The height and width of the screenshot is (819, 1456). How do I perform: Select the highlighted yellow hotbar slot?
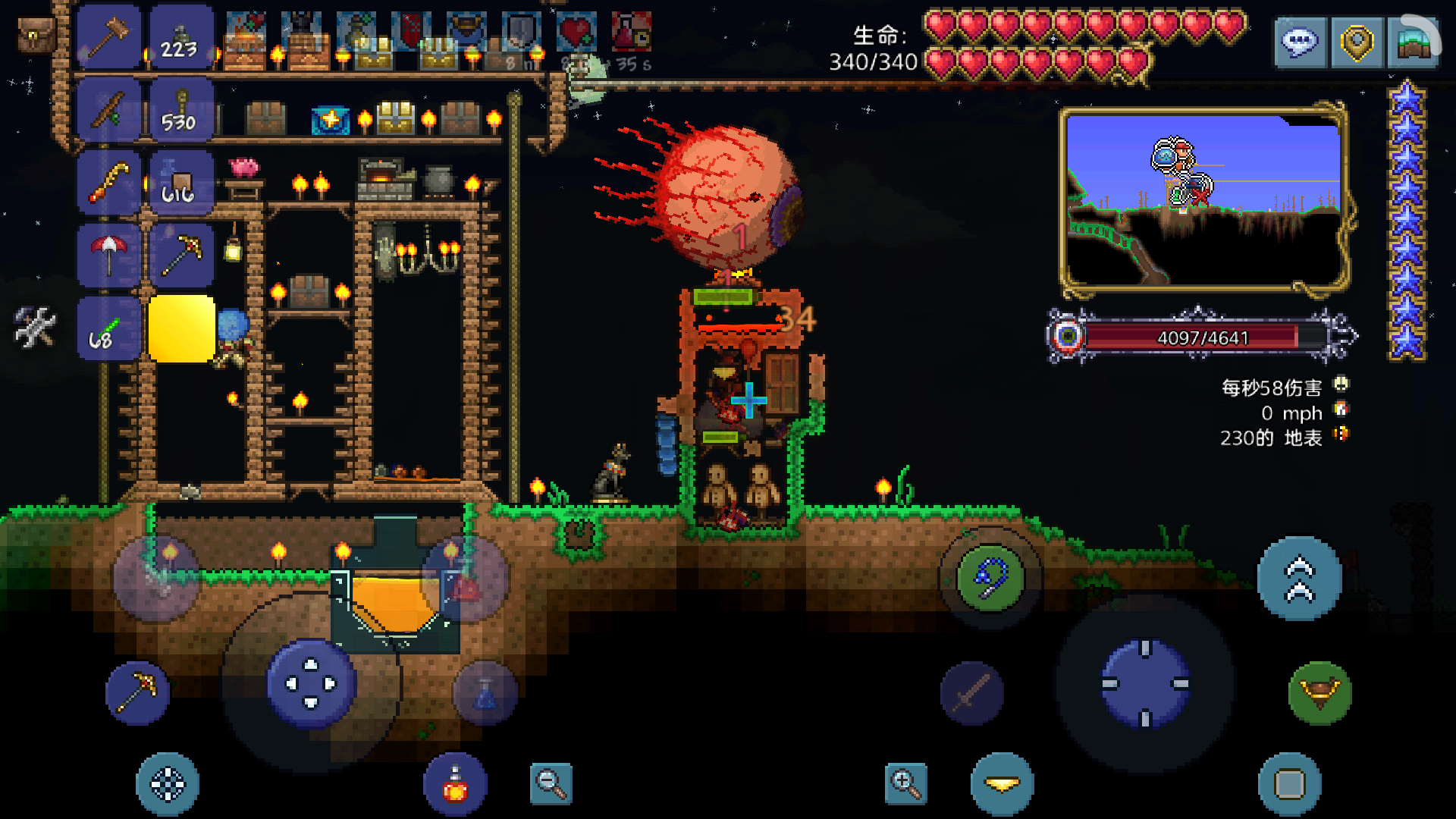point(182,328)
